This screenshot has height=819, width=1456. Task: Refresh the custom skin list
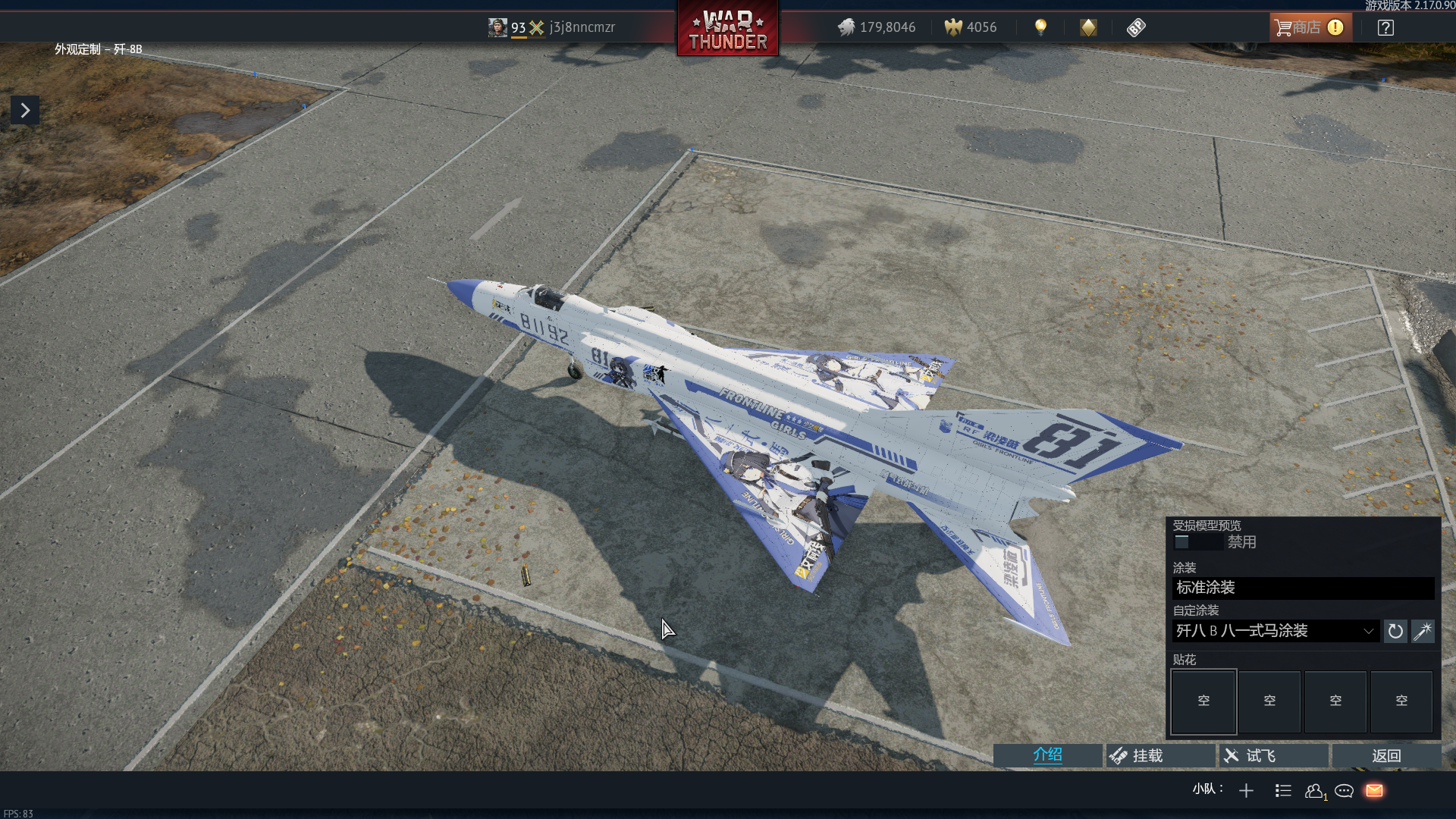click(1395, 631)
